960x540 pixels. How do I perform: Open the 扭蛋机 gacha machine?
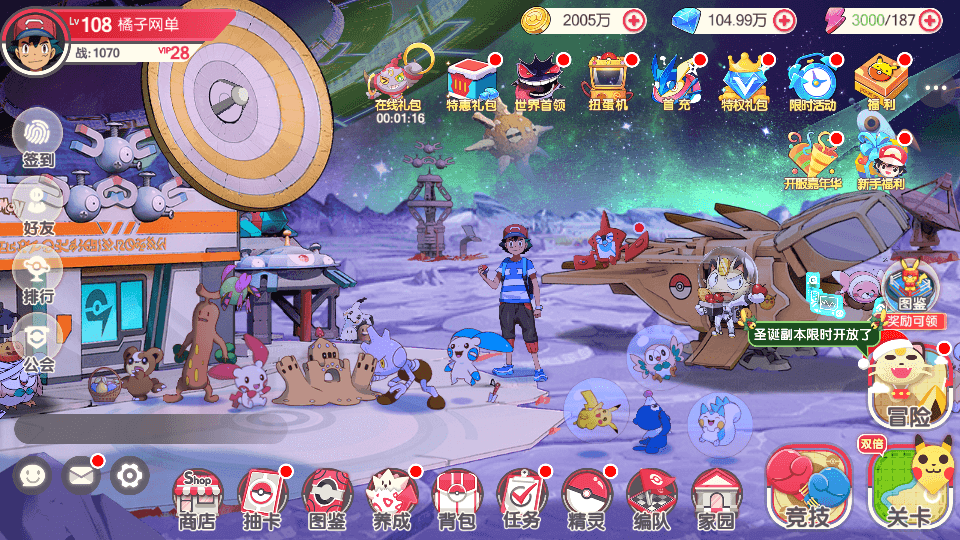coord(607,80)
